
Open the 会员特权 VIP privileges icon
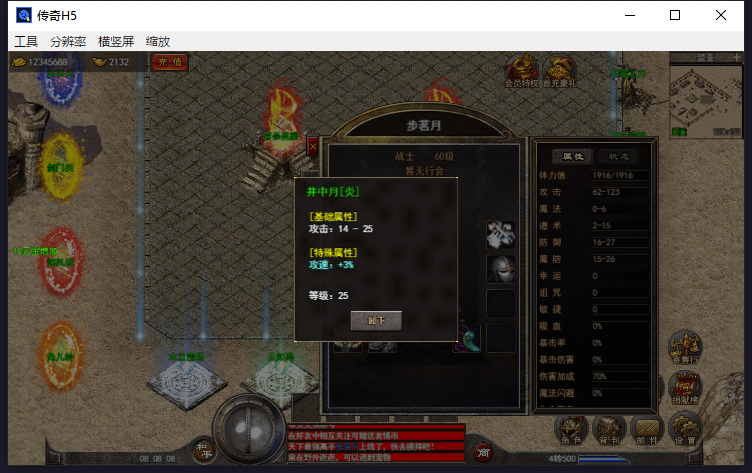click(520, 71)
